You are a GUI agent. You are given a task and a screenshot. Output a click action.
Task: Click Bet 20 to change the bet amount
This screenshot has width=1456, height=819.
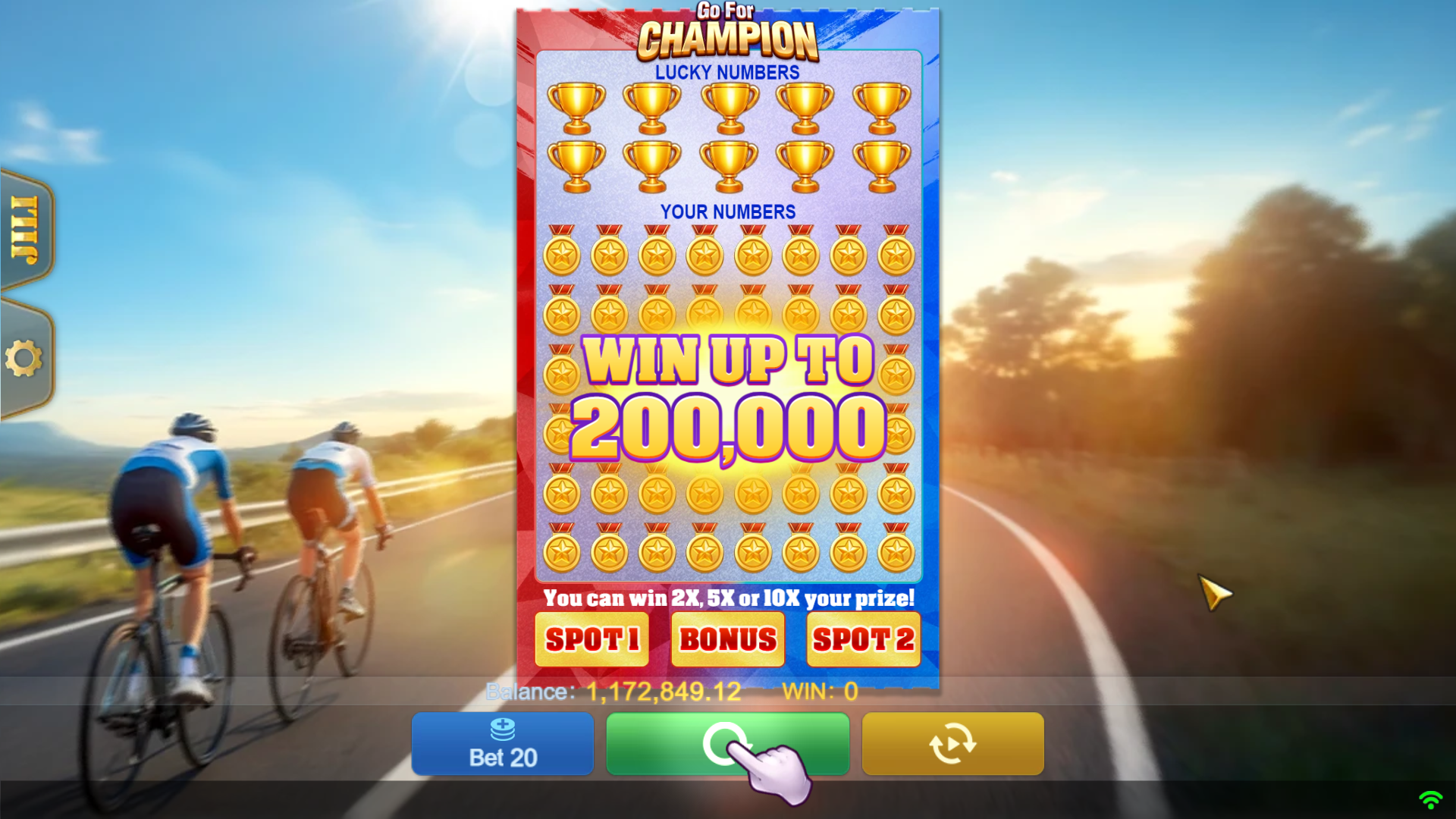pos(502,756)
